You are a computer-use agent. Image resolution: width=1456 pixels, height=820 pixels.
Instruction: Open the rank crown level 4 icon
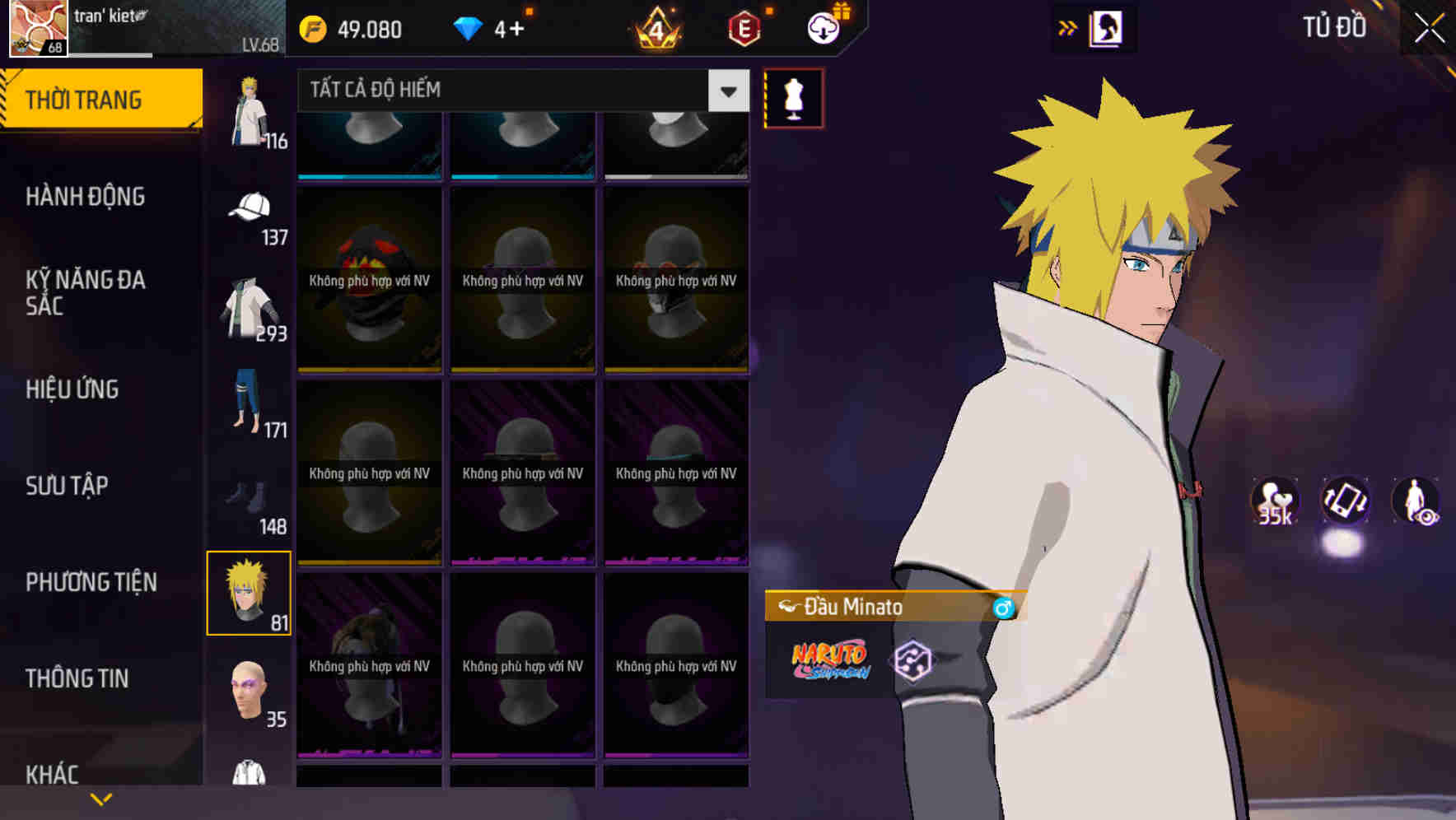pos(654,28)
